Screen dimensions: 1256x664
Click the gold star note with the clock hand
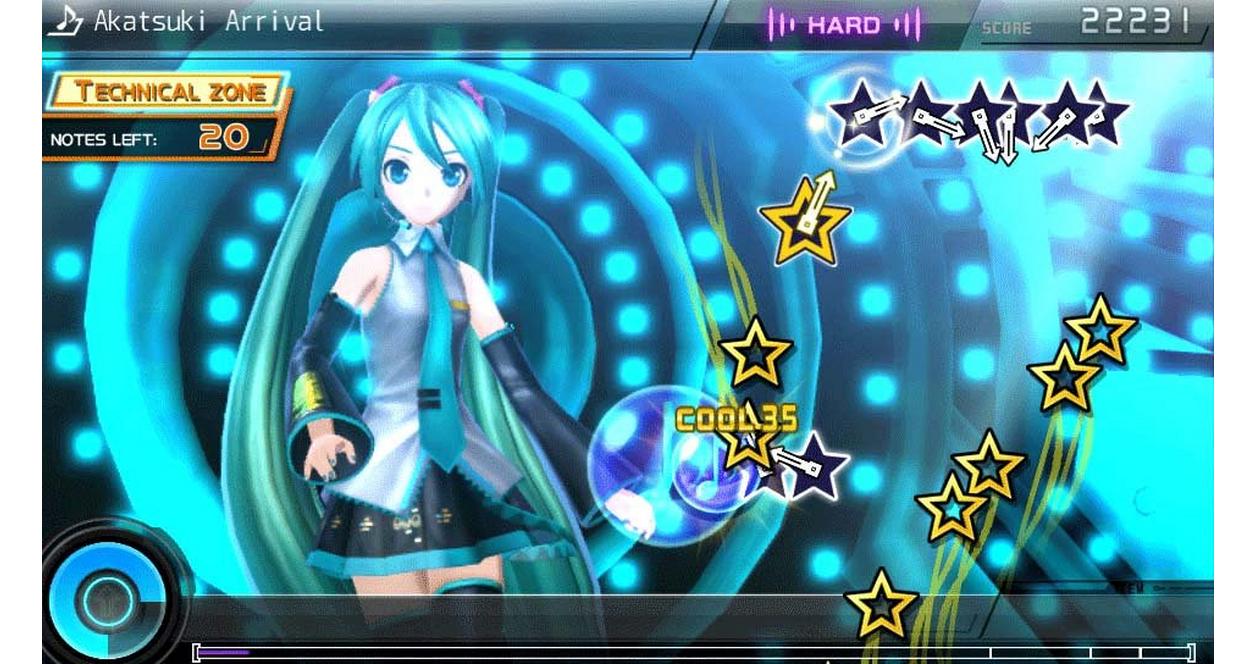[x=804, y=220]
